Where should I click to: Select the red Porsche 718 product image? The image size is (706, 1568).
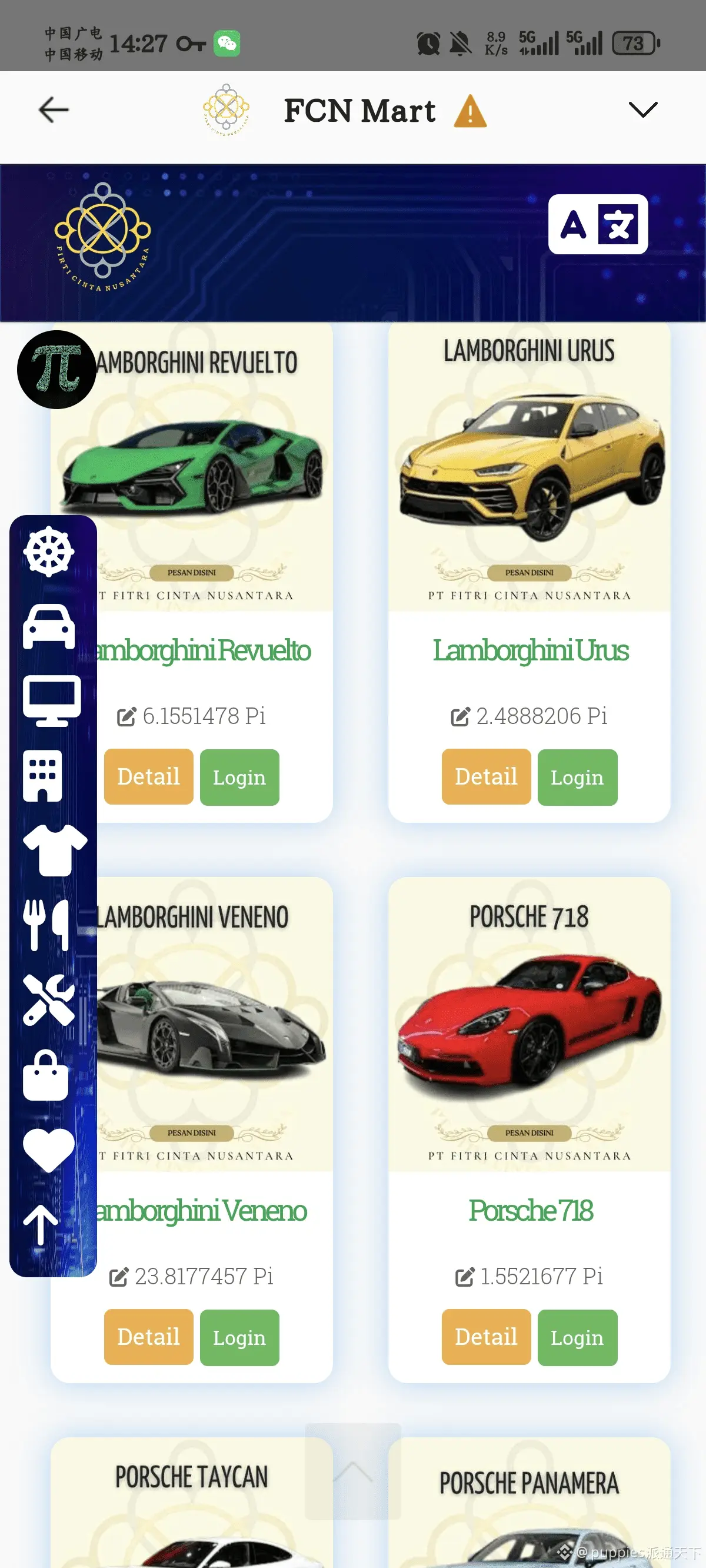(x=529, y=1024)
